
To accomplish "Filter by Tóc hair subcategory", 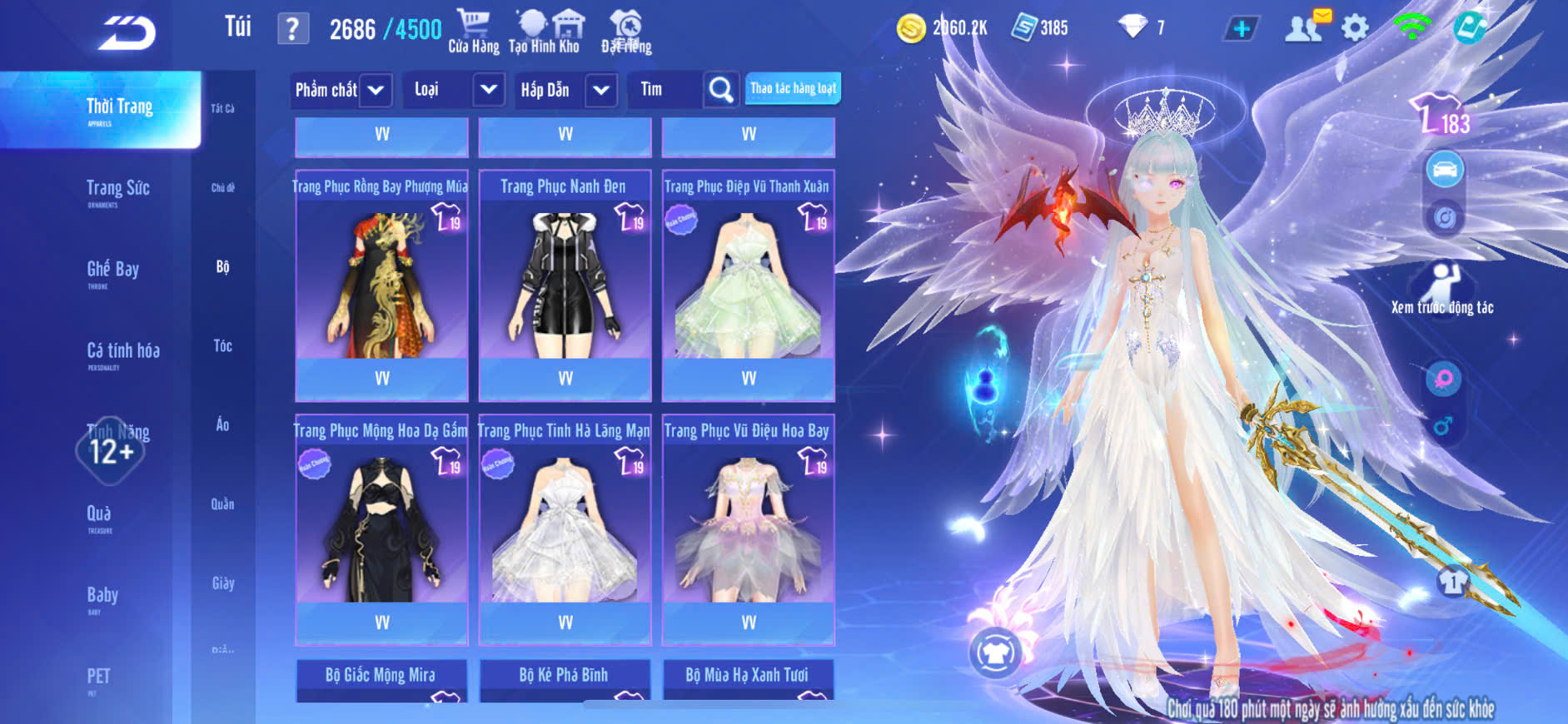I will click(222, 345).
